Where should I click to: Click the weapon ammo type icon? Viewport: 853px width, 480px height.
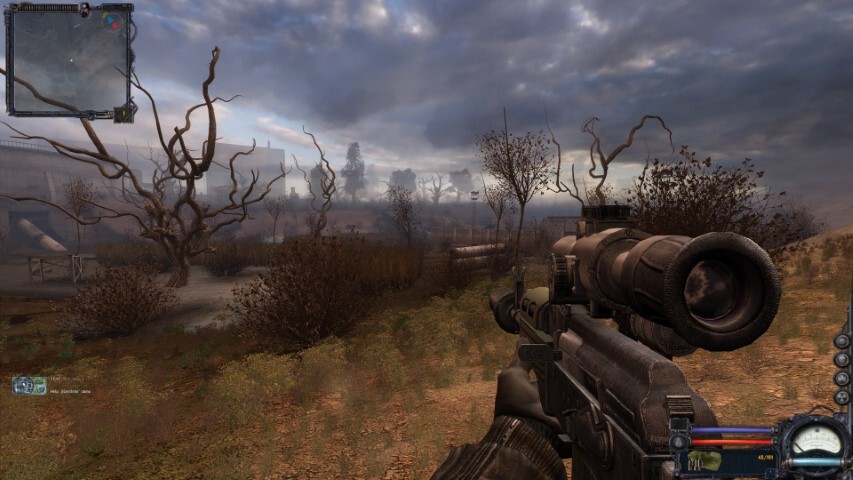(704, 460)
